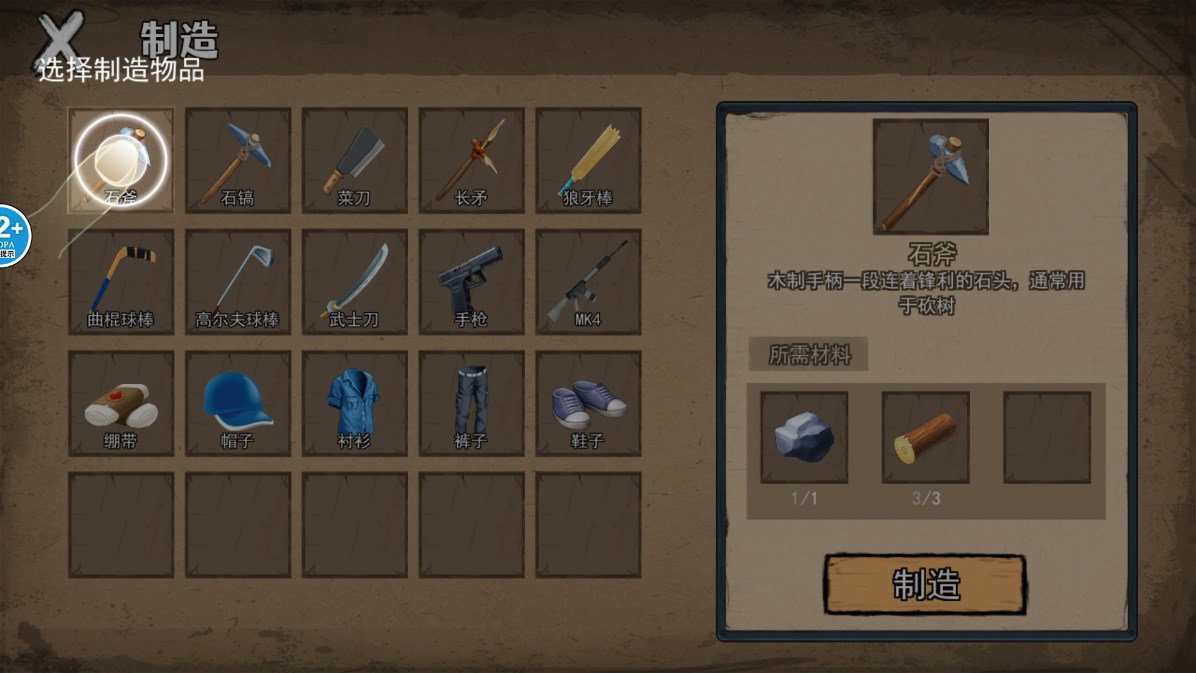This screenshot has height=673, width=1196.
Task: Select the 手枪 pistol recipe
Action: pyautogui.click(x=471, y=281)
